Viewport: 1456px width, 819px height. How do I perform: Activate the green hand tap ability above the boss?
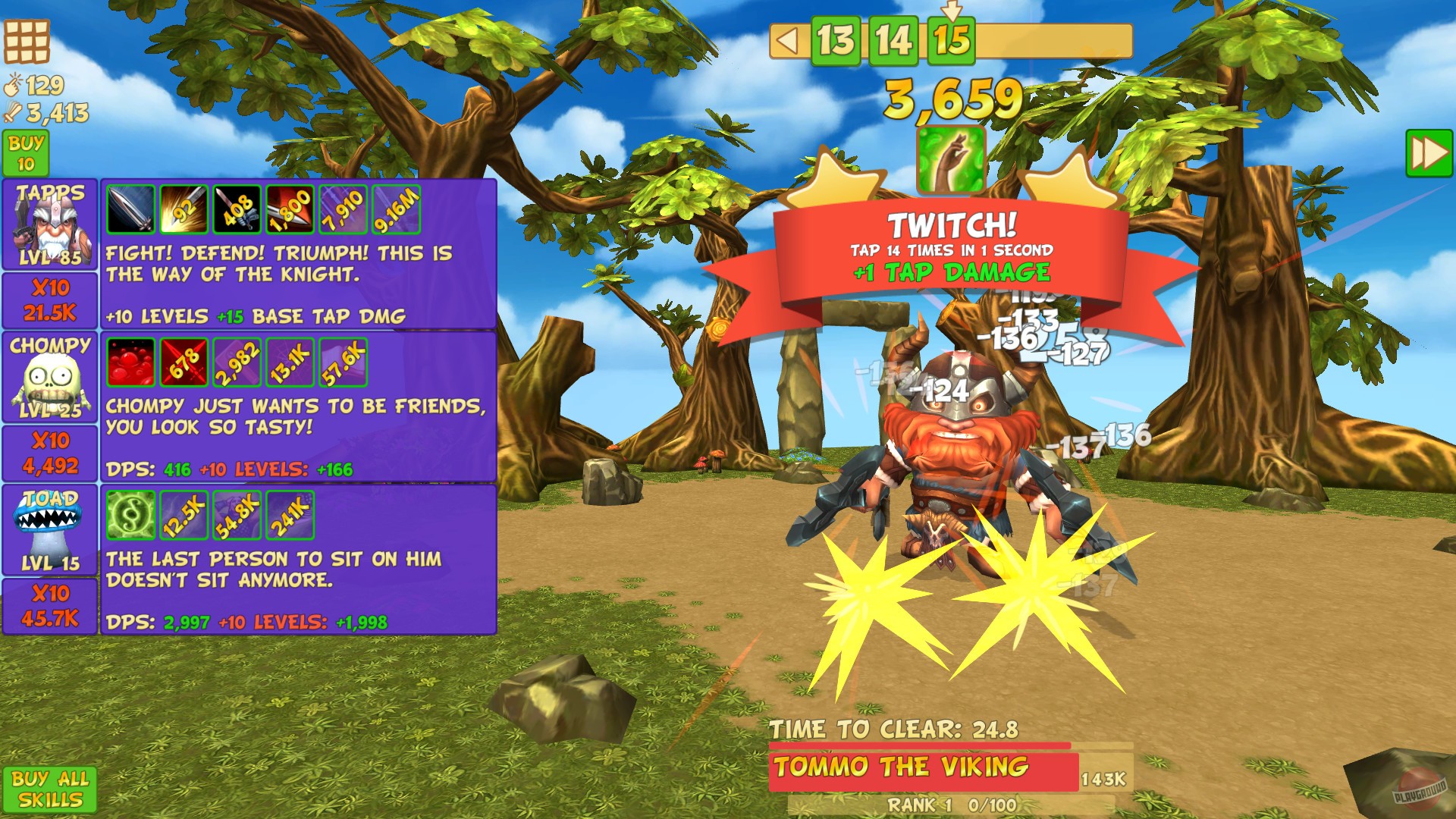click(x=949, y=159)
